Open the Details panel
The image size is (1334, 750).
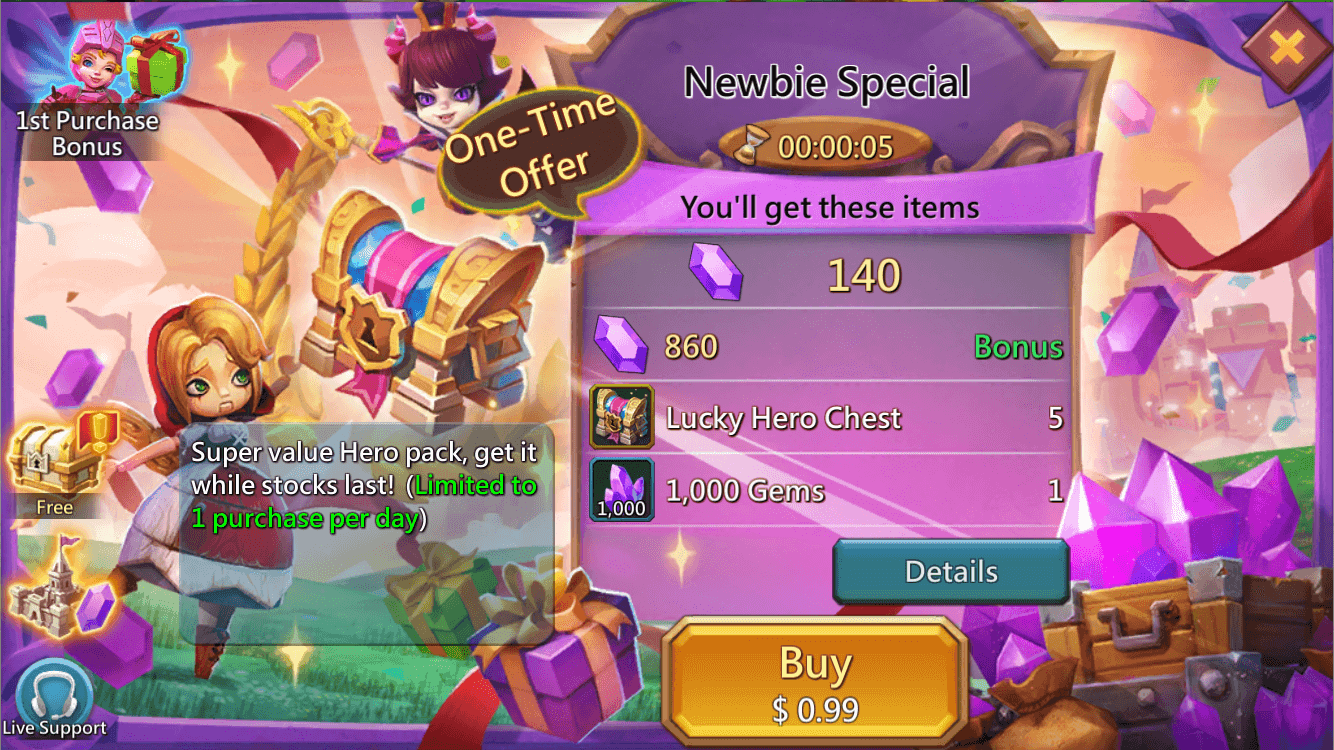[950, 570]
